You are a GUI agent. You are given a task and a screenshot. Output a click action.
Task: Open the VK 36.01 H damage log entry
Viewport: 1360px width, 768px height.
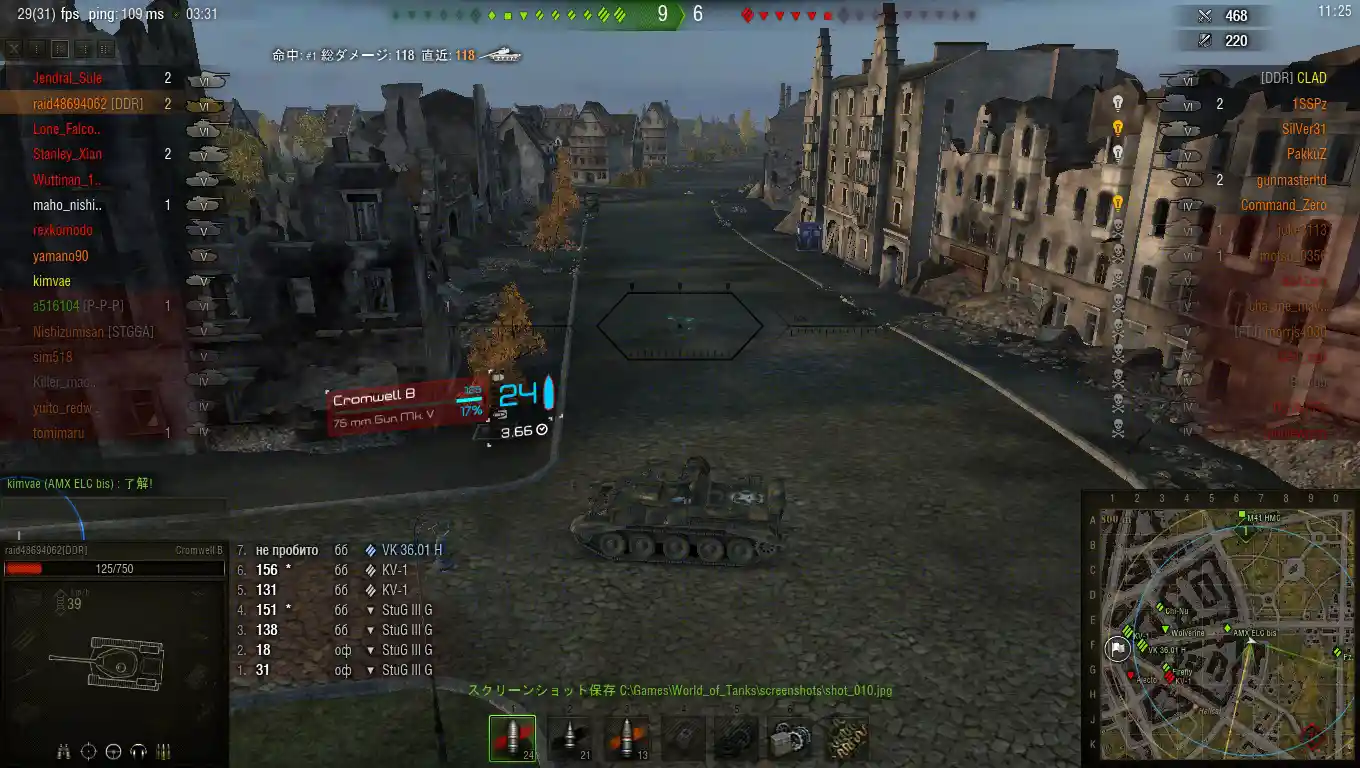(x=411, y=550)
